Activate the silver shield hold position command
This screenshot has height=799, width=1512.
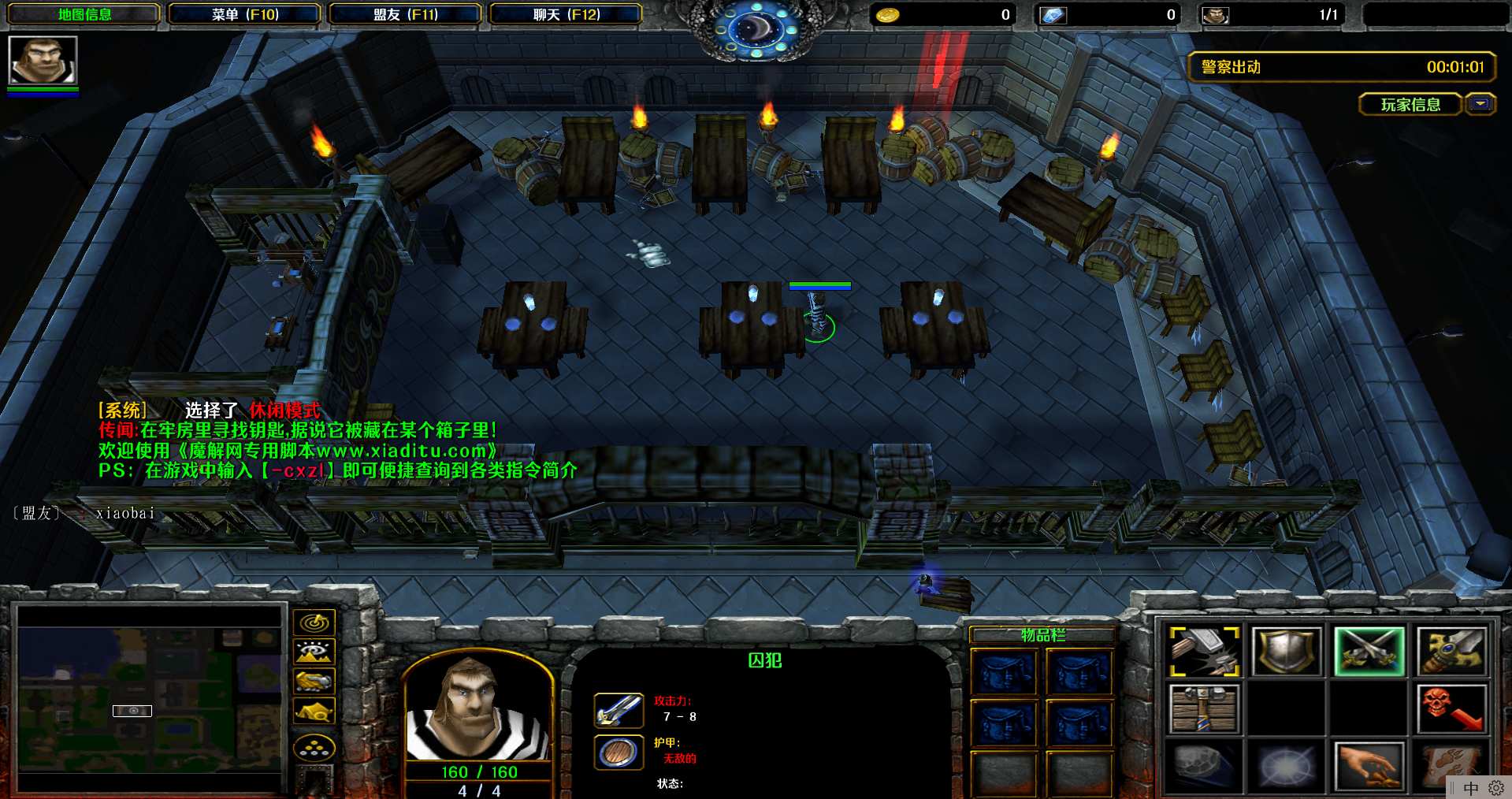coord(1287,651)
